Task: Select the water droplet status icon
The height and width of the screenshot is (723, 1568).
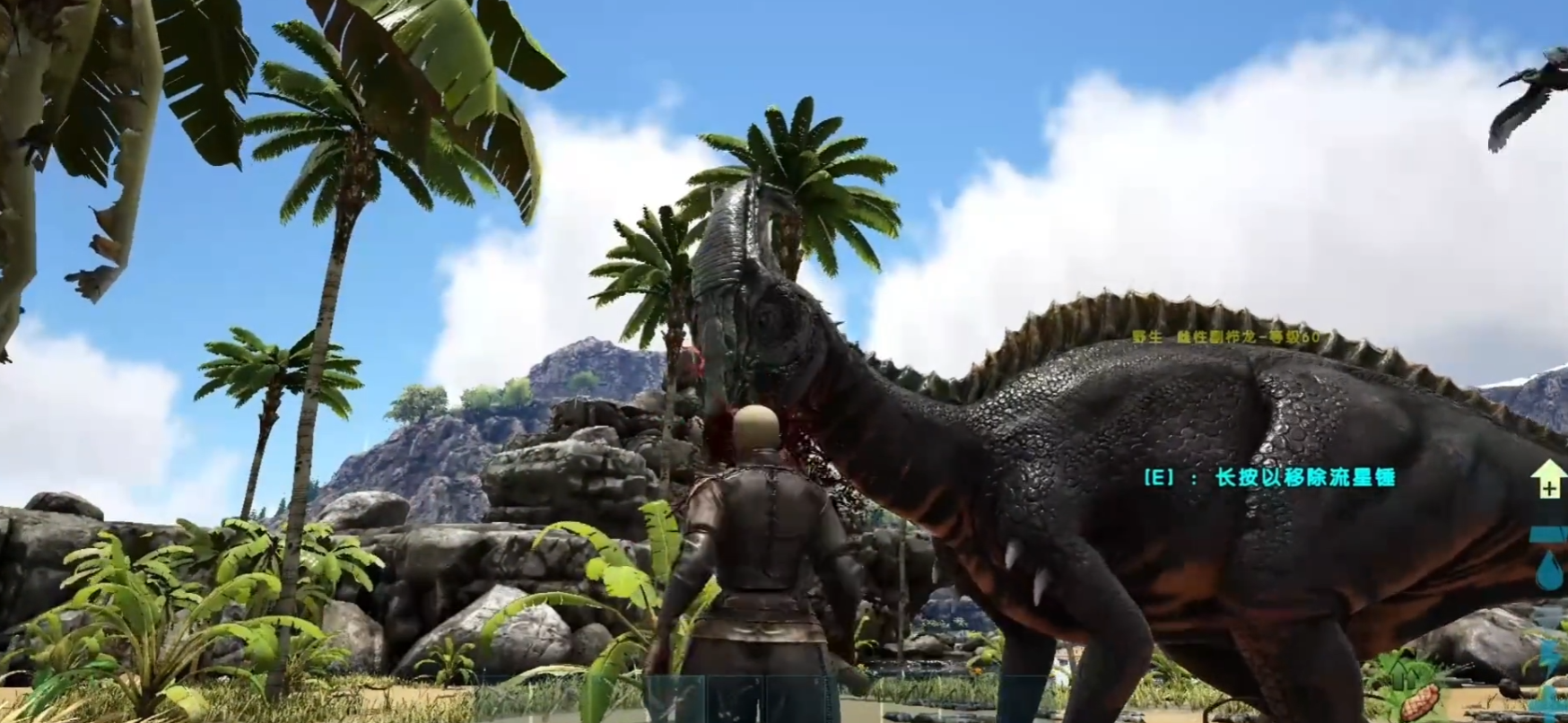Action: pyautogui.click(x=1548, y=570)
